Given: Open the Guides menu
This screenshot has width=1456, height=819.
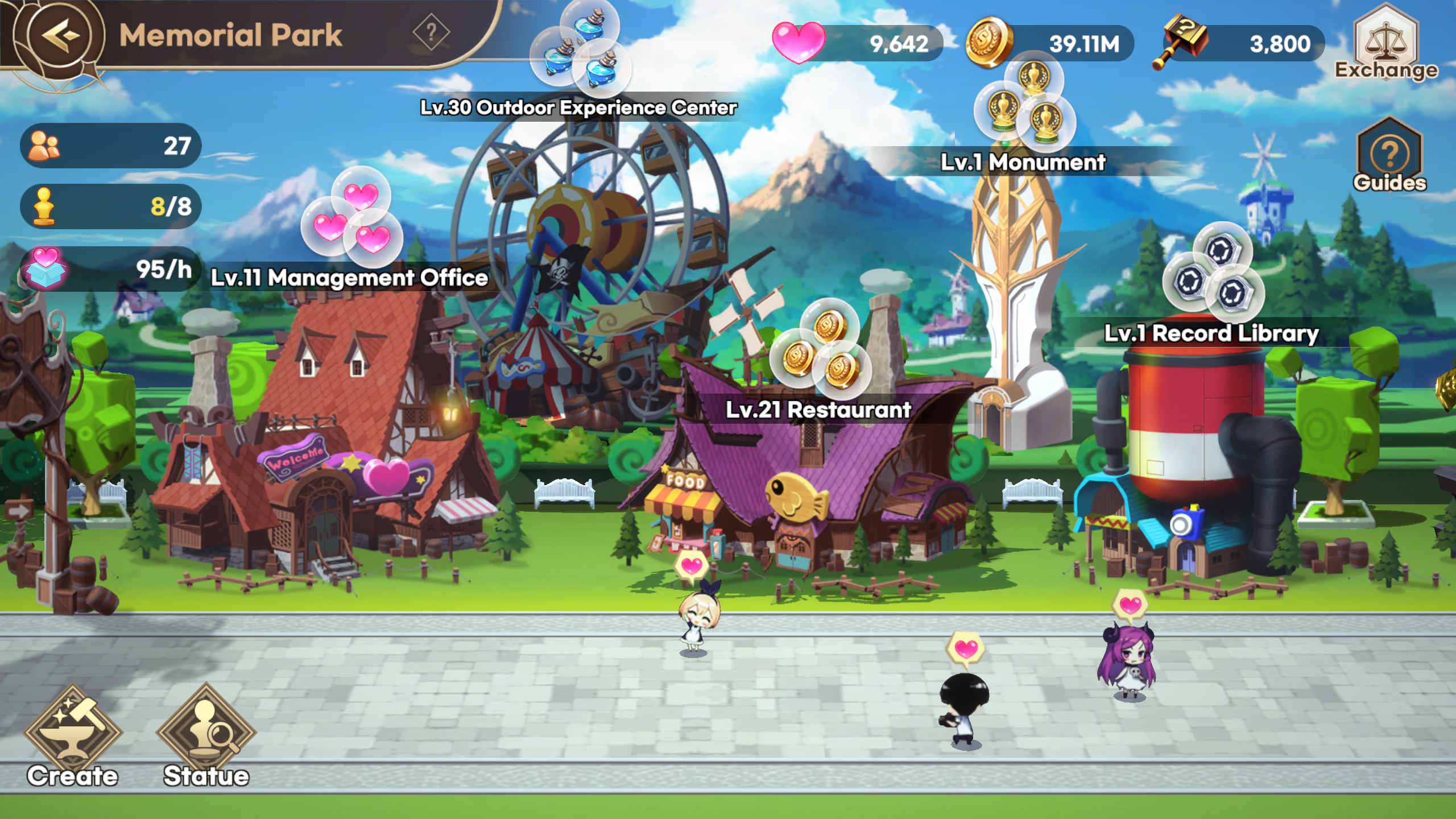Looking at the screenshot, I should [1389, 156].
